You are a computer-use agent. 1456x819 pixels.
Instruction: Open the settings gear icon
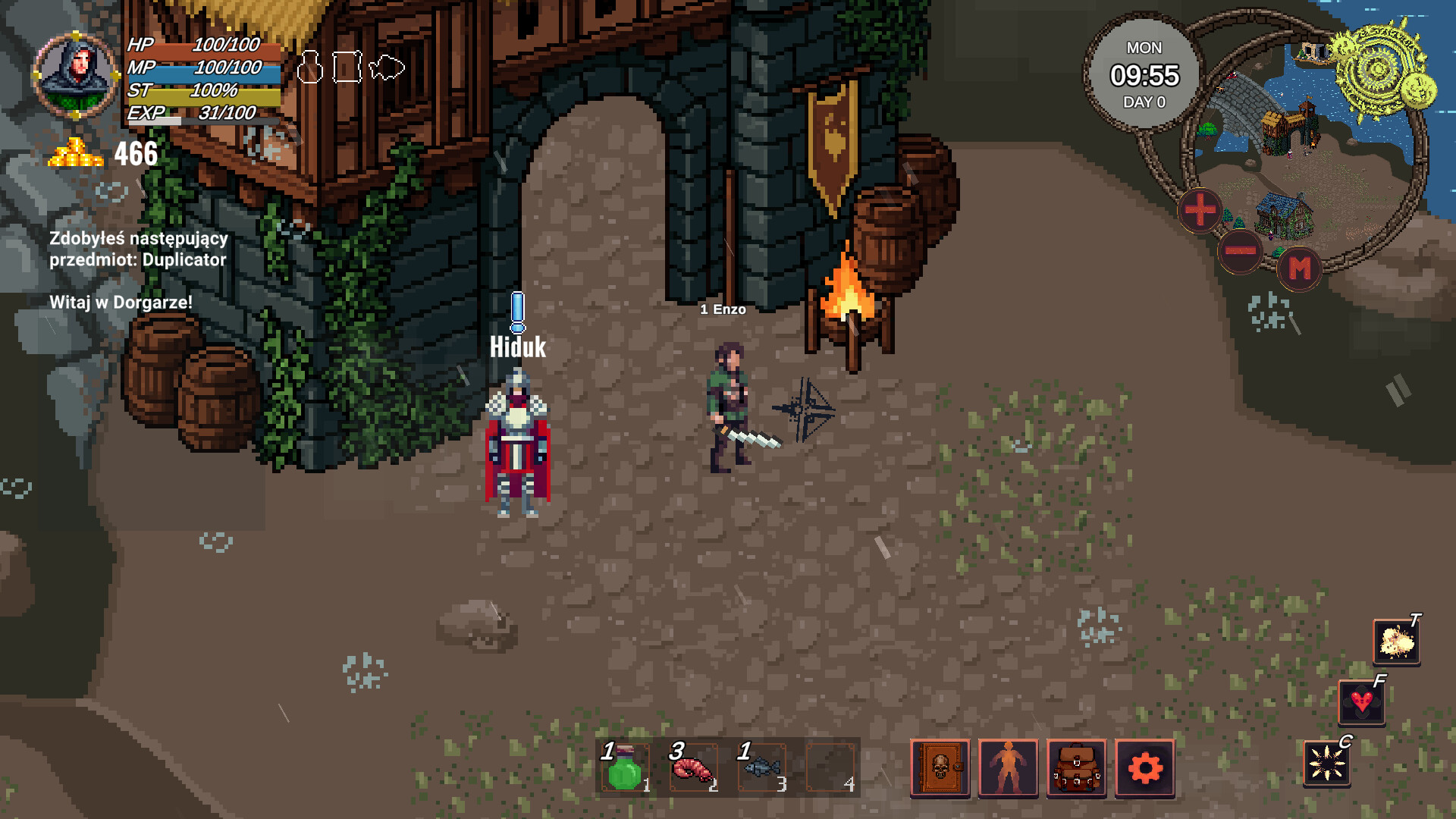pos(1146,768)
